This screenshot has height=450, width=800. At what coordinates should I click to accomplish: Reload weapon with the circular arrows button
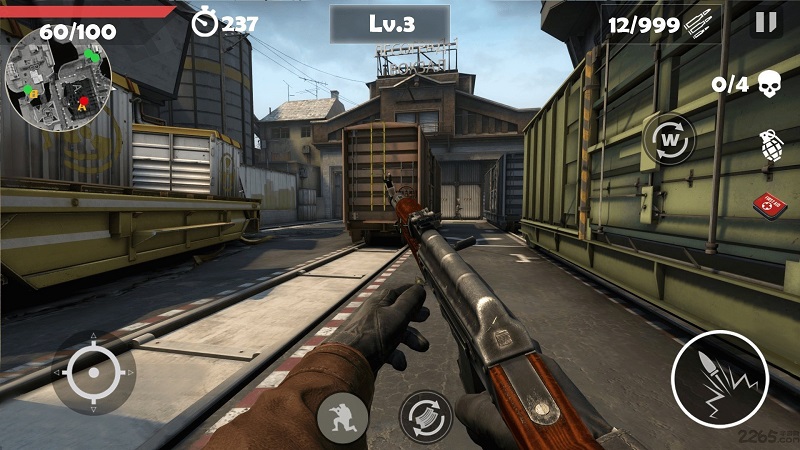tap(426, 416)
